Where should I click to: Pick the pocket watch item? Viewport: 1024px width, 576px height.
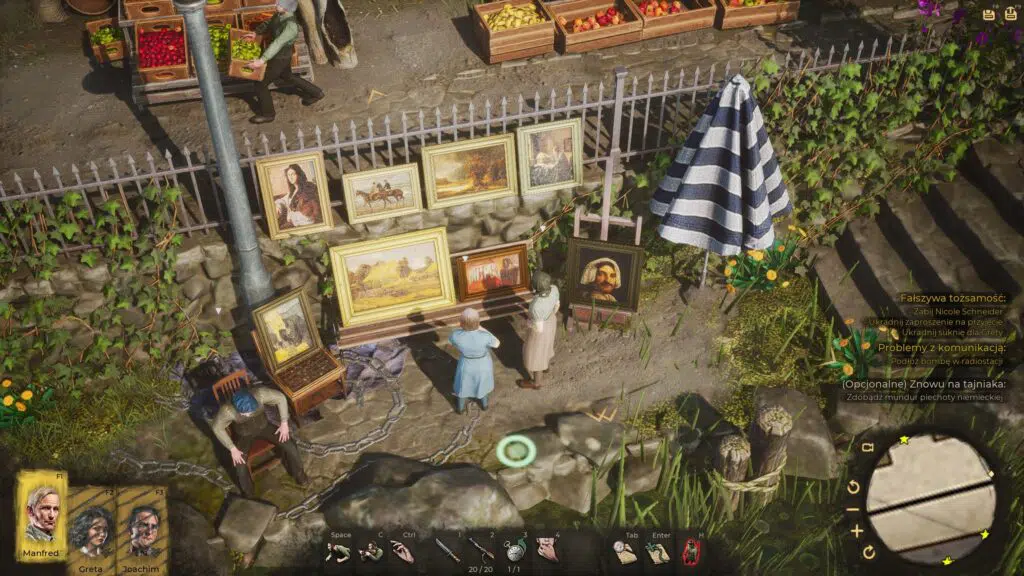tap(514, 551)
